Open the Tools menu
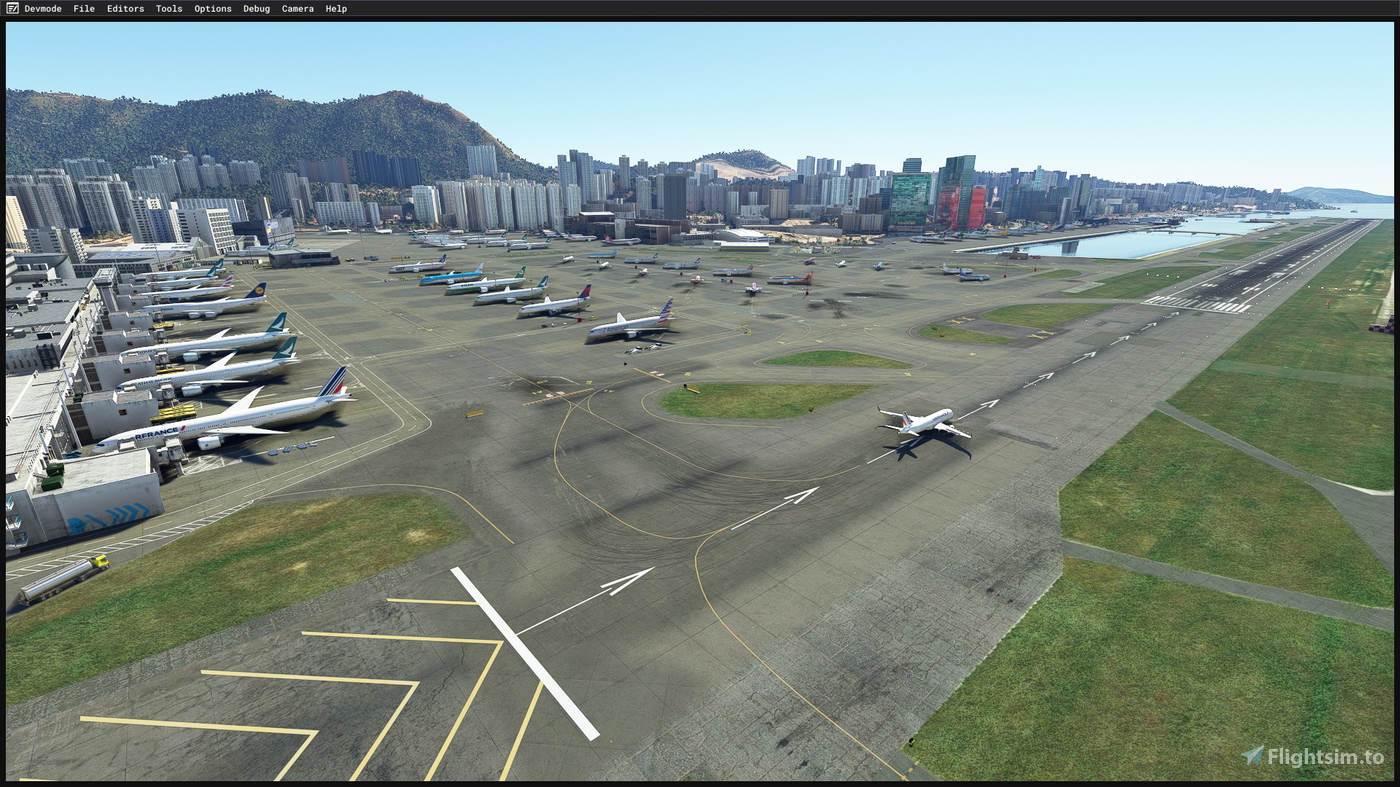The image size is (1400, 787). pos(168,8)
